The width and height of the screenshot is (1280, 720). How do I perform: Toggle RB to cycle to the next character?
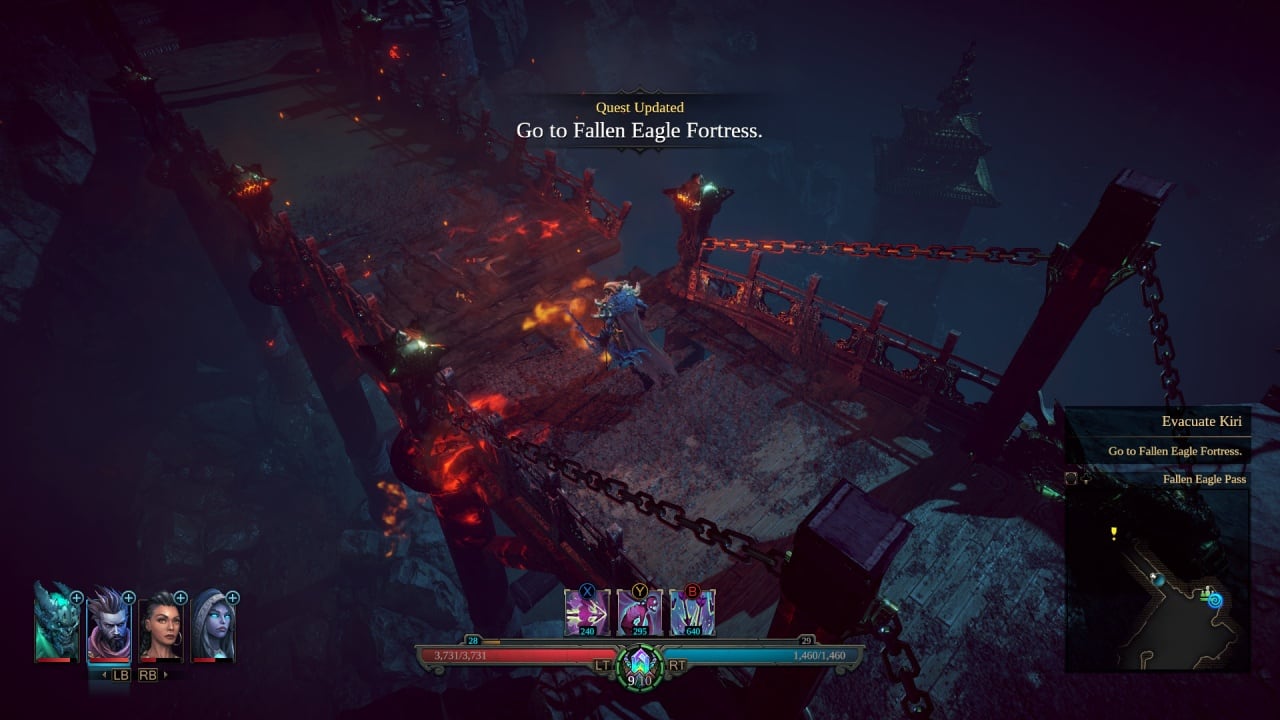coord(148,673)
